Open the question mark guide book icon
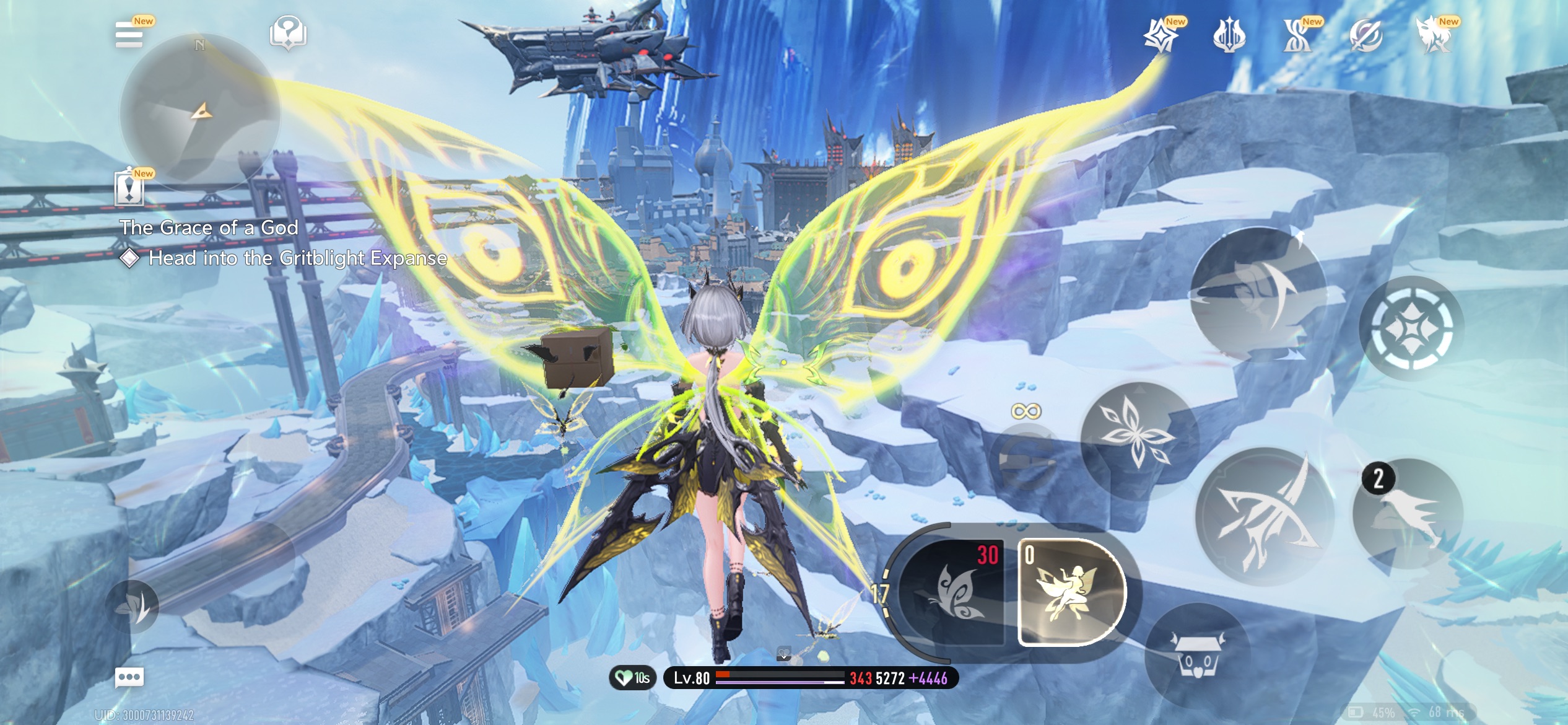The width and height of the screenshot is (1568, 725). (x=288, y=33)
